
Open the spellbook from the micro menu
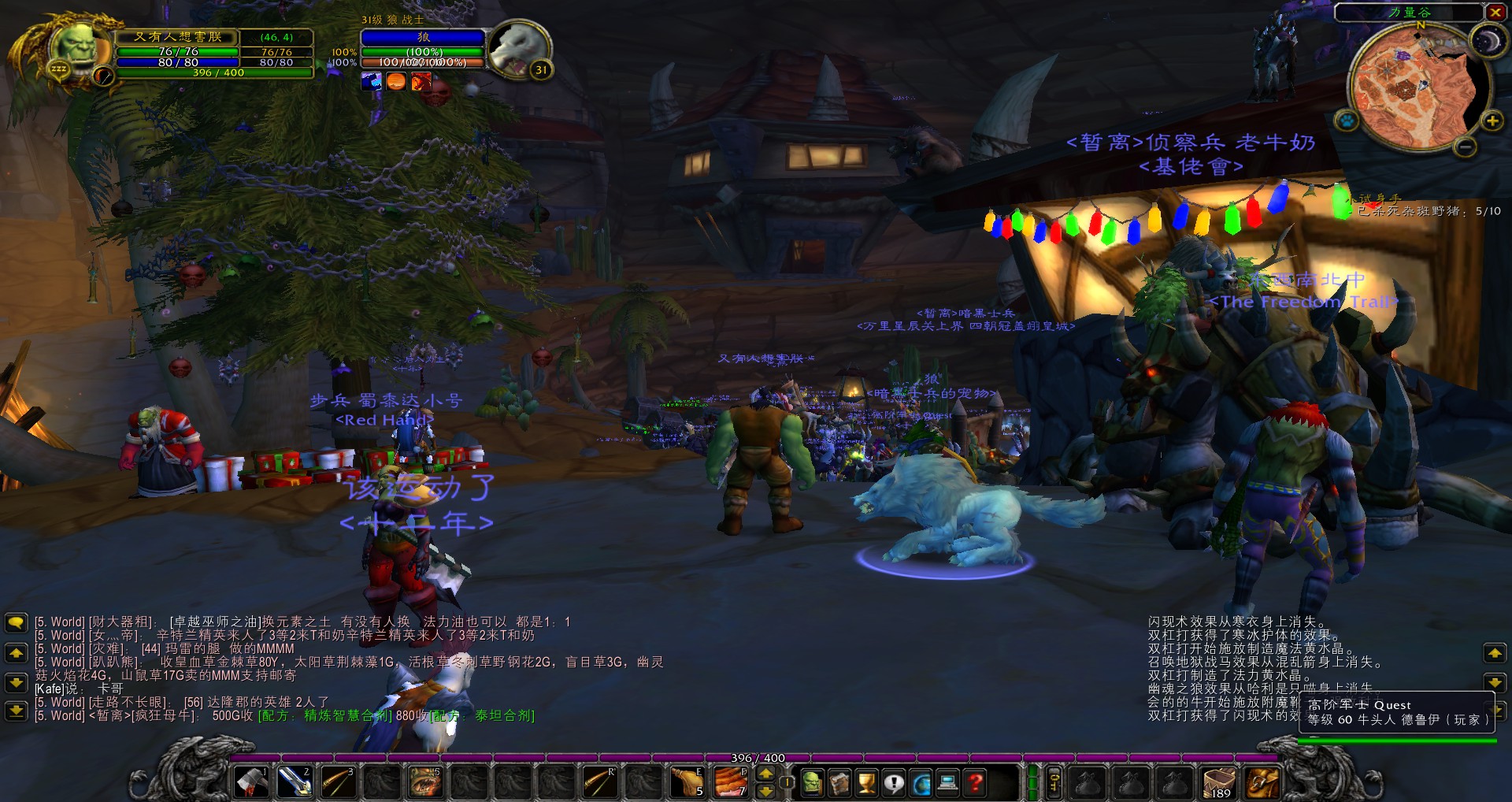pyautogui.click(x=838, y=782)
